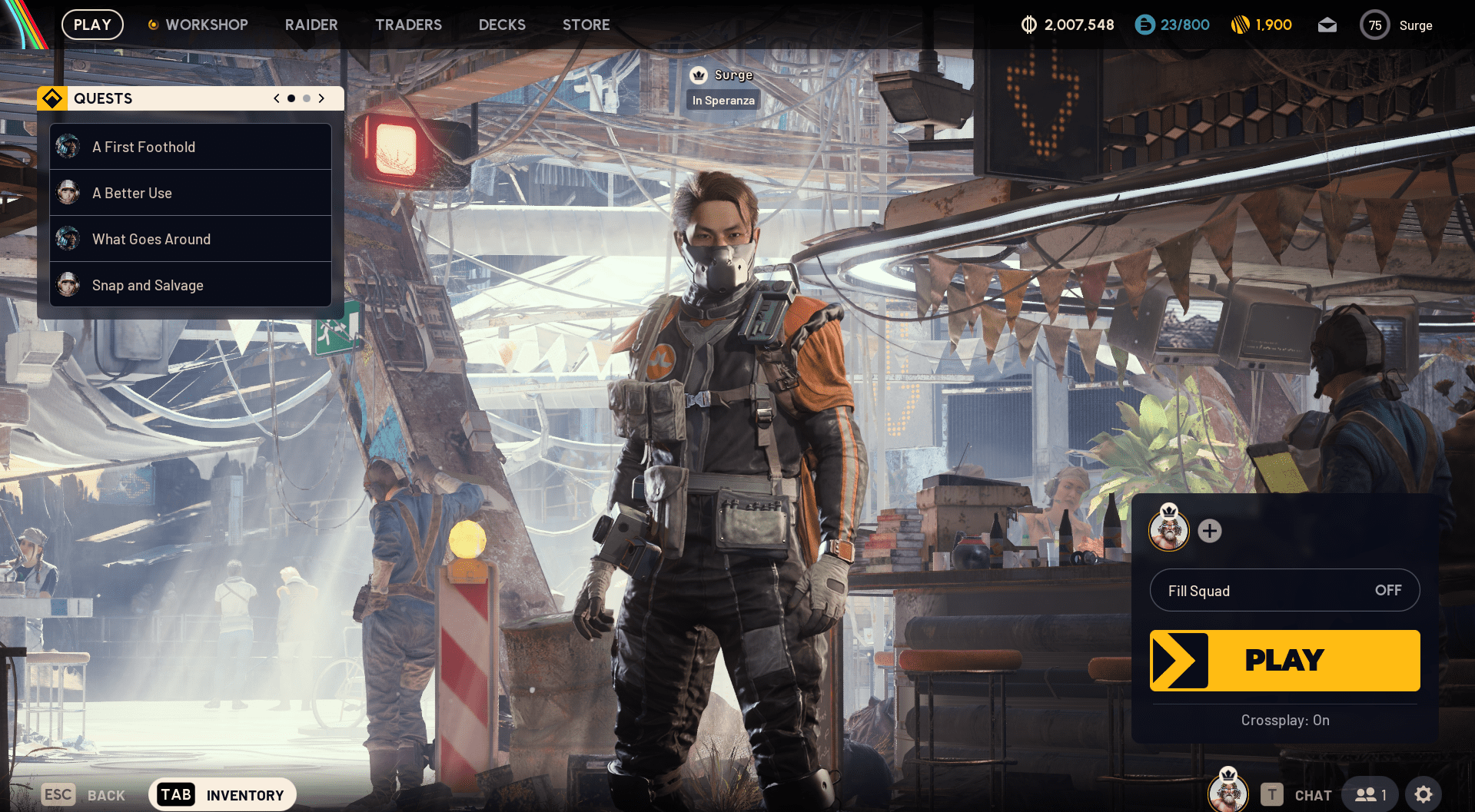The height and width of the screenshot is (812, 1475).
Task: Go back a Quests page with left arrow
Action: pos(276,98)
